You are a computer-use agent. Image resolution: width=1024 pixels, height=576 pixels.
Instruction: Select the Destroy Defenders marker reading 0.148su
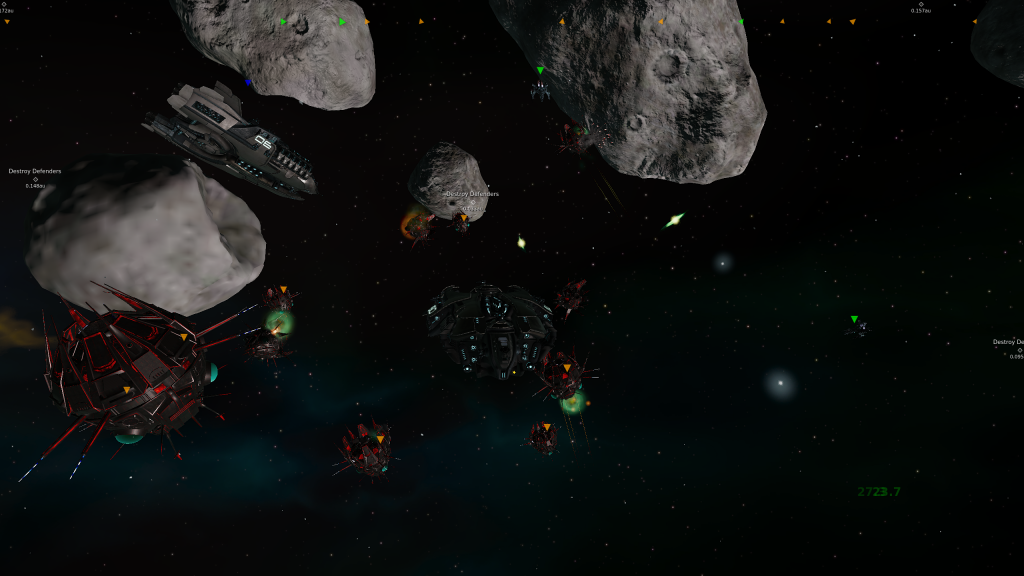pyautogui.click(x=35, y=179)
